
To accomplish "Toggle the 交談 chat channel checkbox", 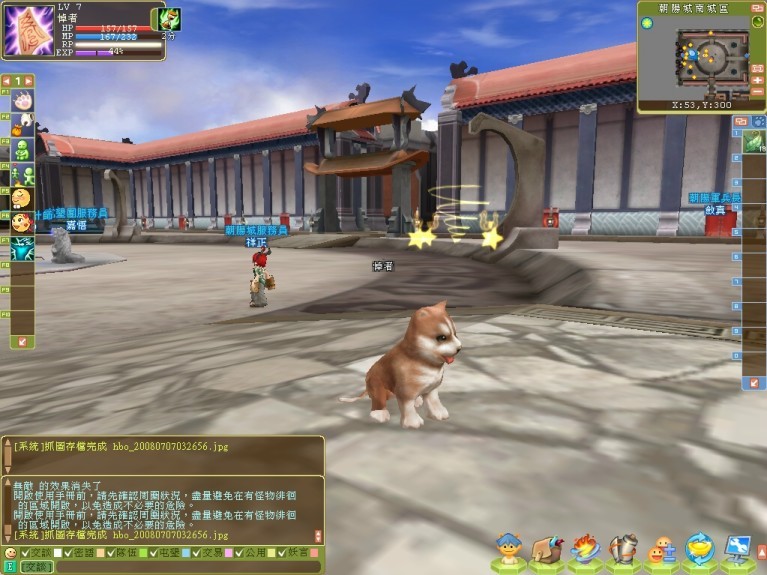I will point(26,552).
